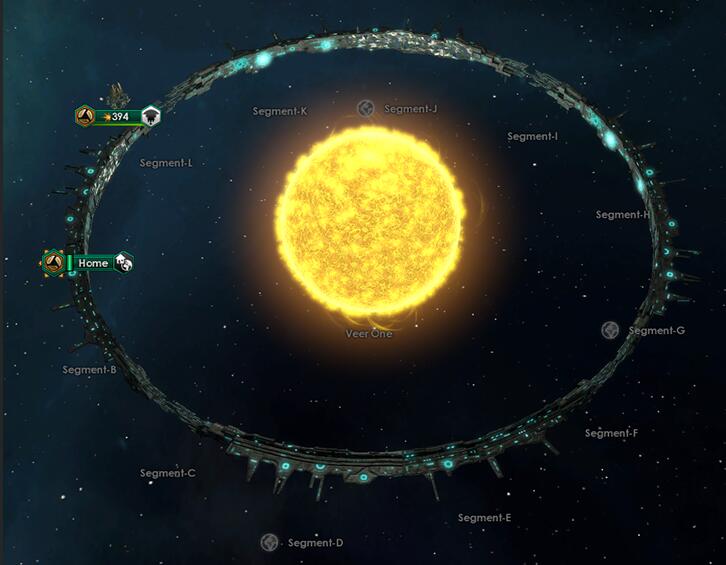Select the Segment-H label
Viewport: 726px width, 565px height.
coord(622,215)
